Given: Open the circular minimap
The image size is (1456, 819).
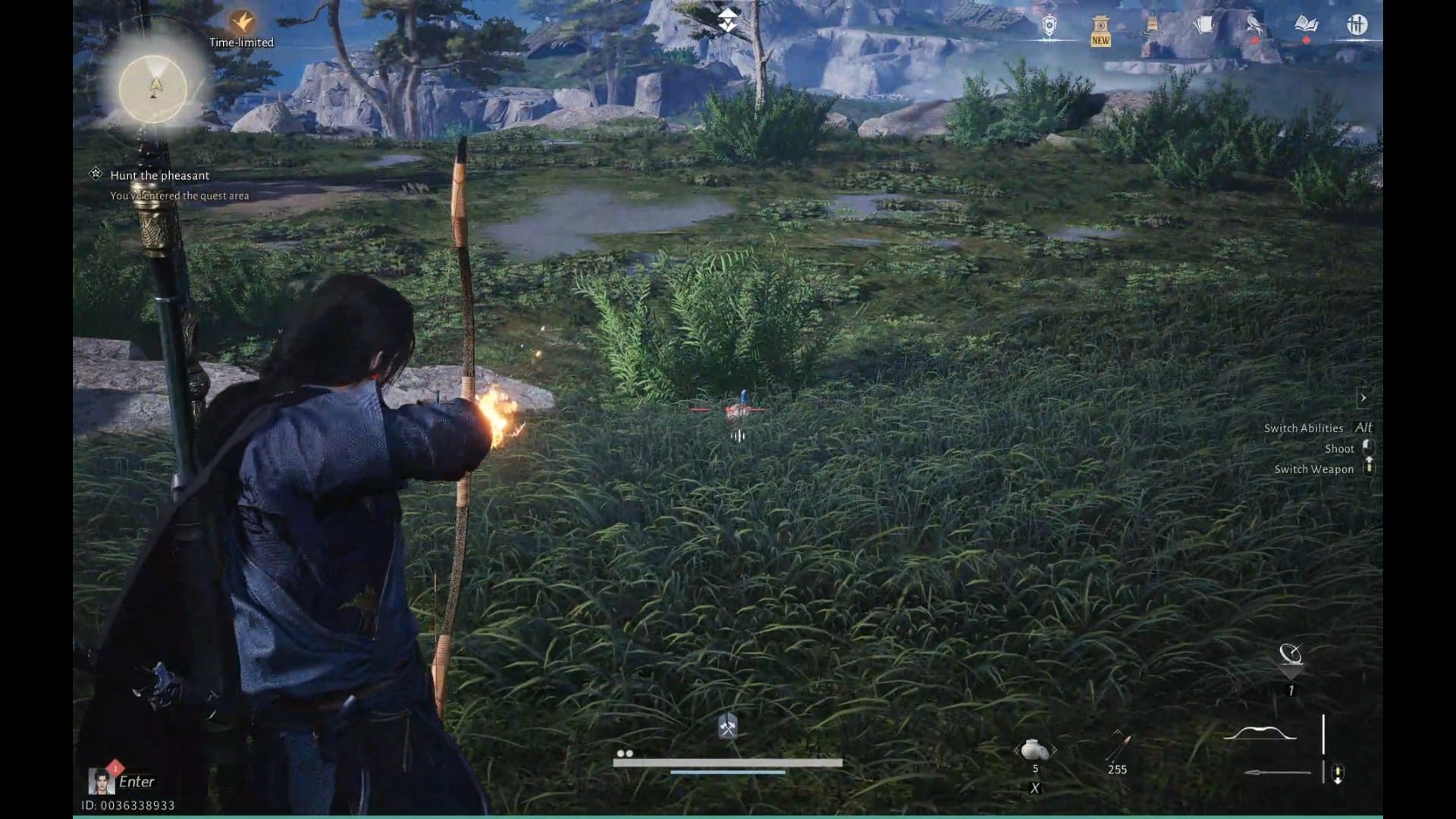Looking at the screenshot, I should tap(153, 89).
